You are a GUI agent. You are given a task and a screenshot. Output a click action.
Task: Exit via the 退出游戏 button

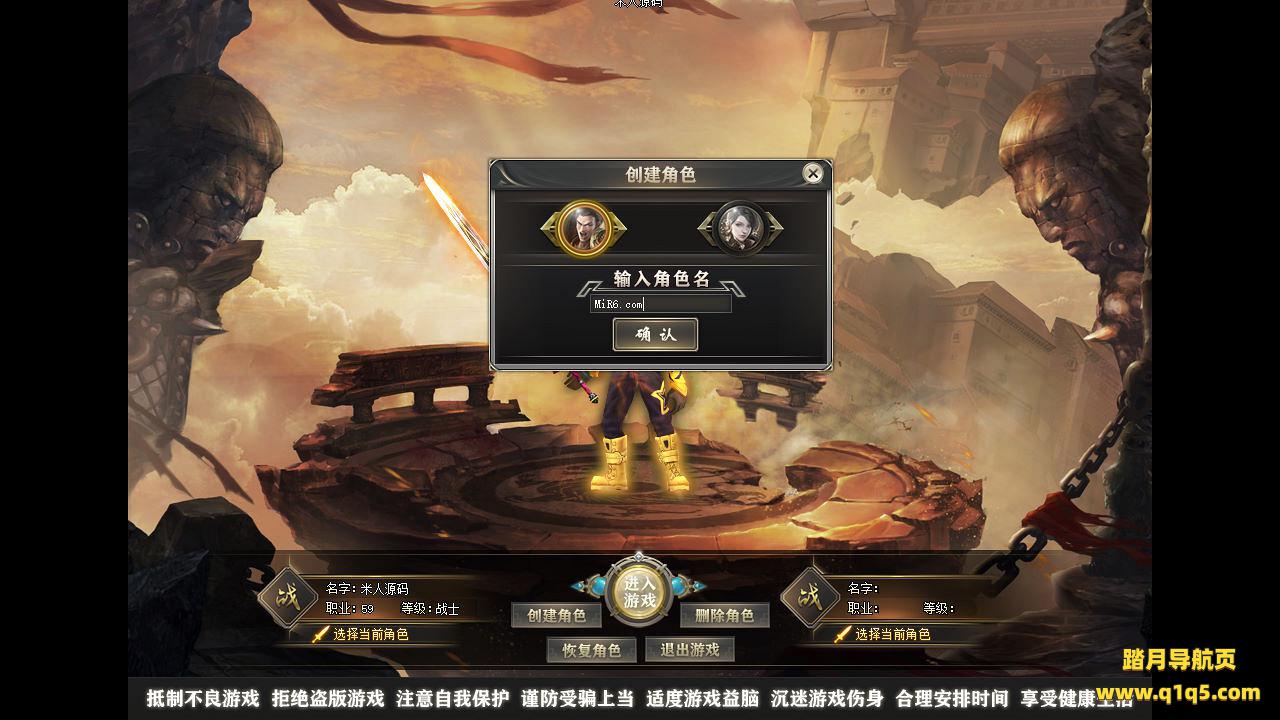pos(689,650)
